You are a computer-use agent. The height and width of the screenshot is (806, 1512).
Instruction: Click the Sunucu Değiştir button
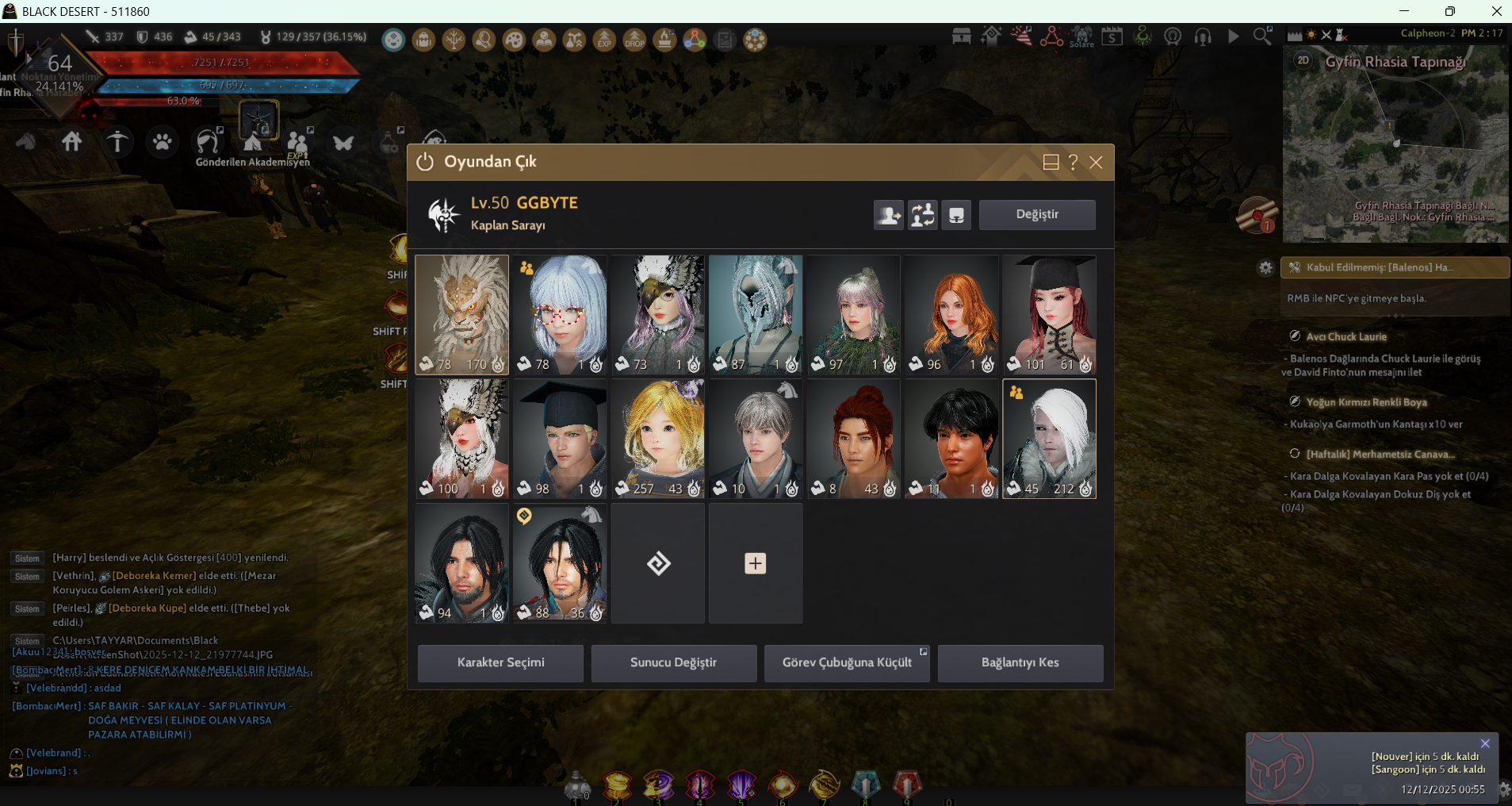(673, 662)
